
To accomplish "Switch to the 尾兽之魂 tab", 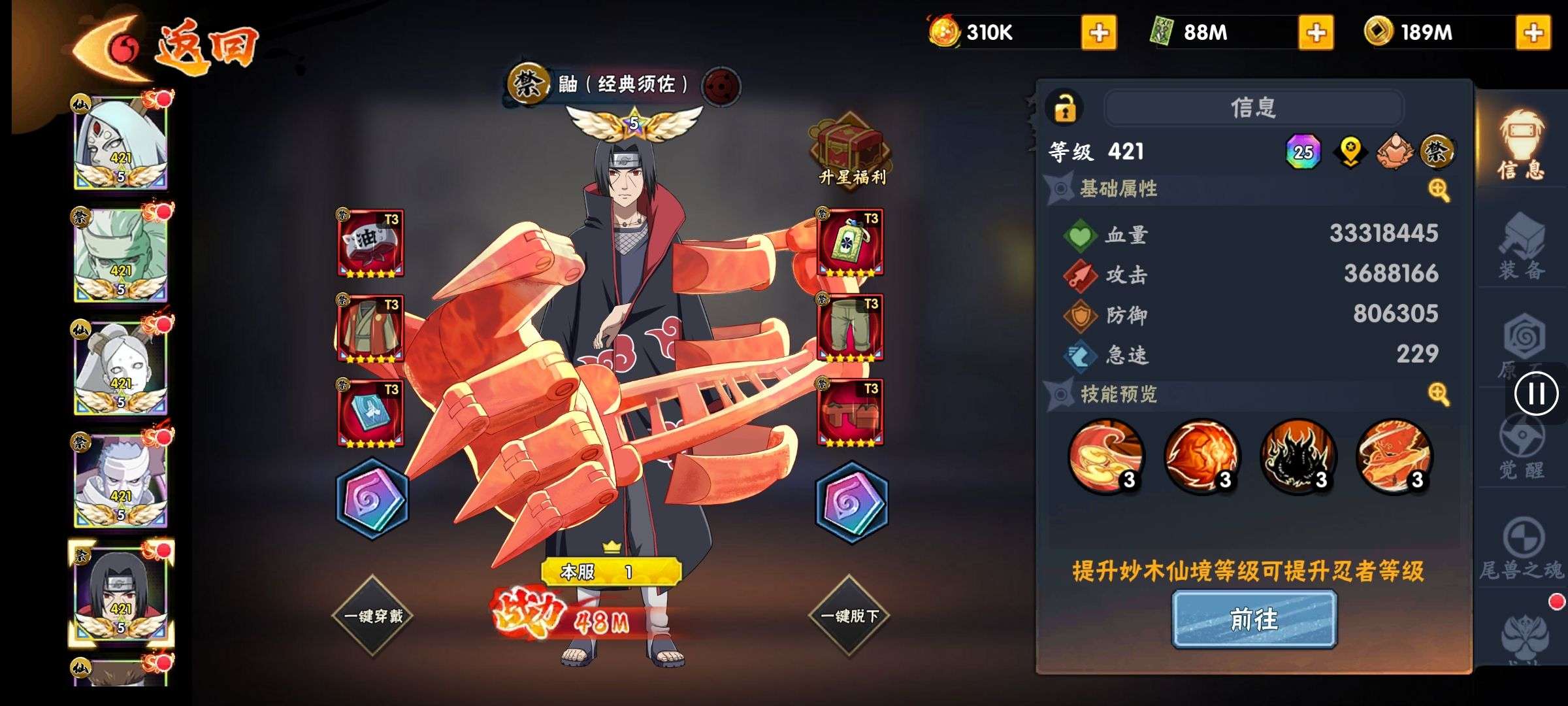I will [x=1521, y=549].
